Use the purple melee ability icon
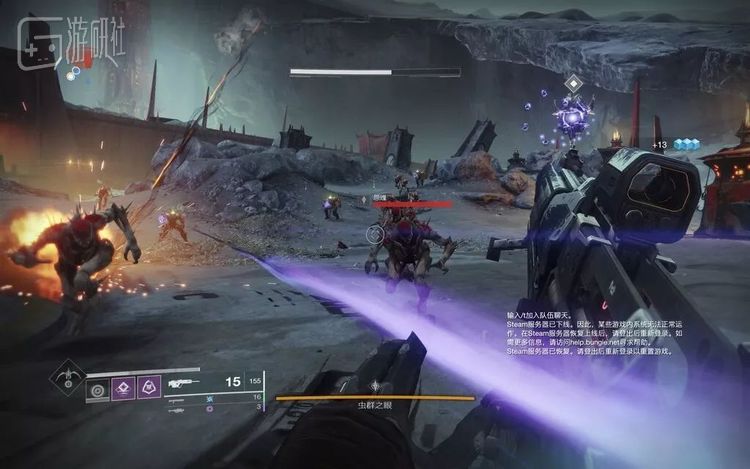This screenshot has width=750, height=469. pyautogui.click(x=123, y=388)
